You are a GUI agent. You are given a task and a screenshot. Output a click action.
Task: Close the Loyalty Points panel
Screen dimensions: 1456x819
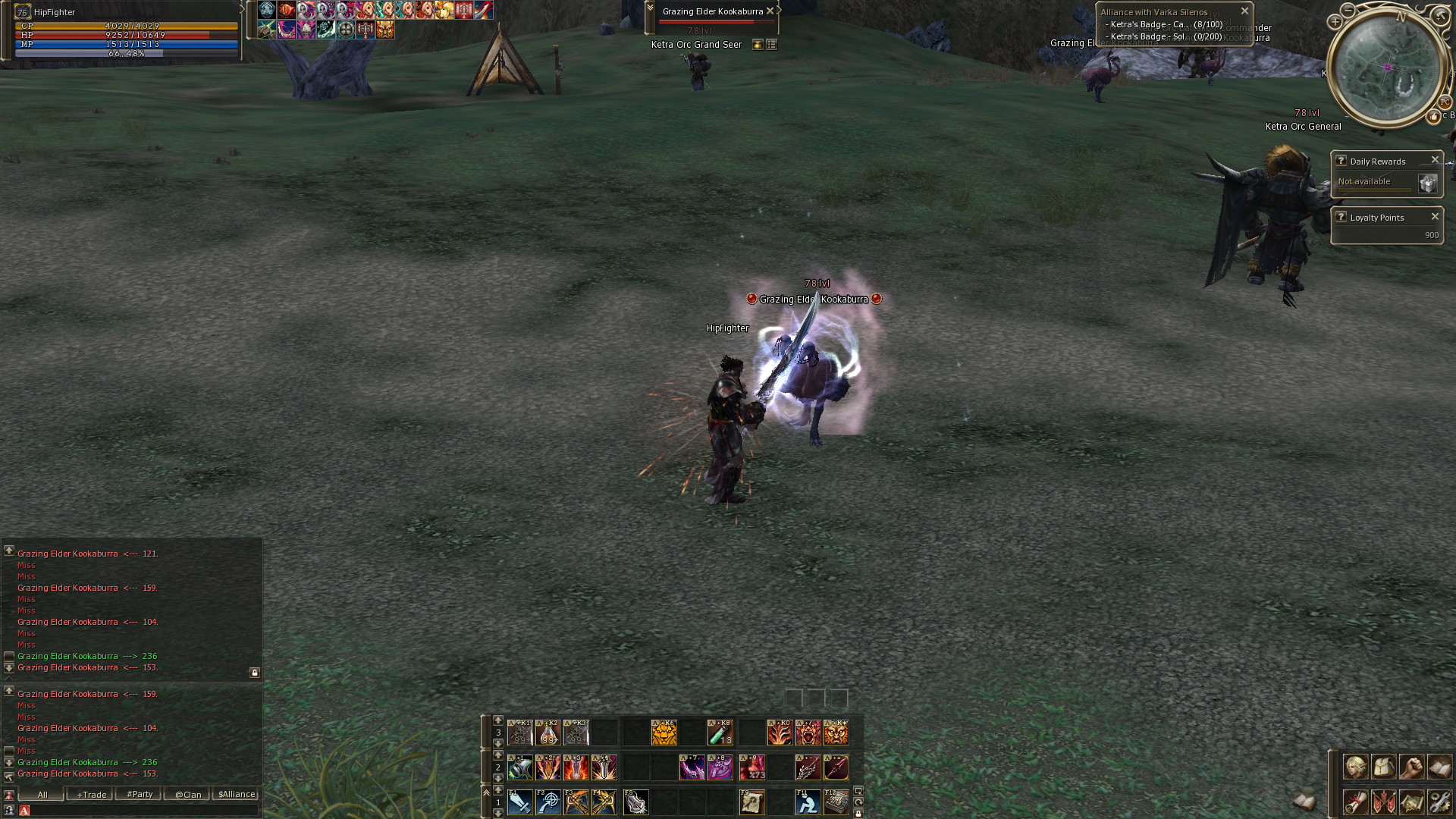[x=1435, y=217]
